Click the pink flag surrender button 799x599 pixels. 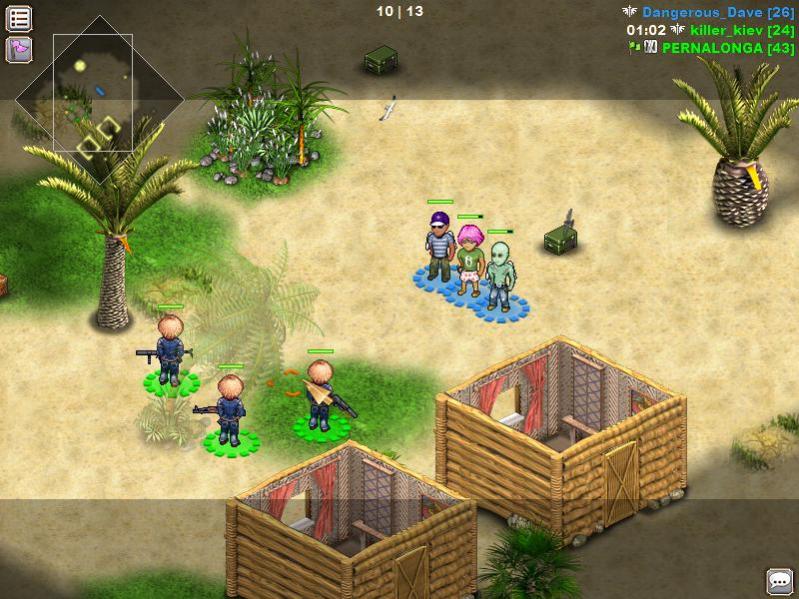(x=19, y=49)
